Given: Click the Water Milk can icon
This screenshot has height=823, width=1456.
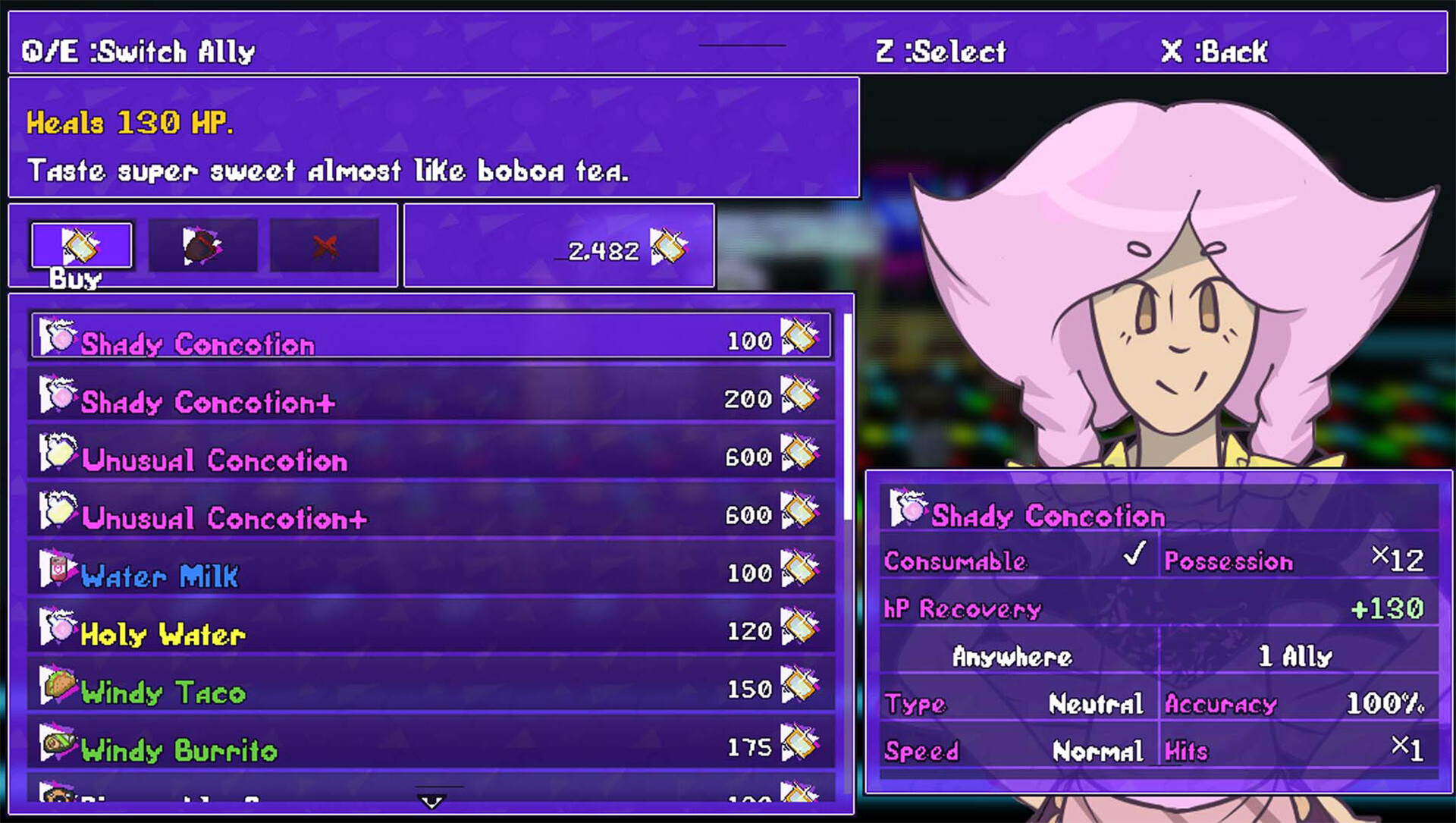Looking at the screenshot, I should (61, 567).
